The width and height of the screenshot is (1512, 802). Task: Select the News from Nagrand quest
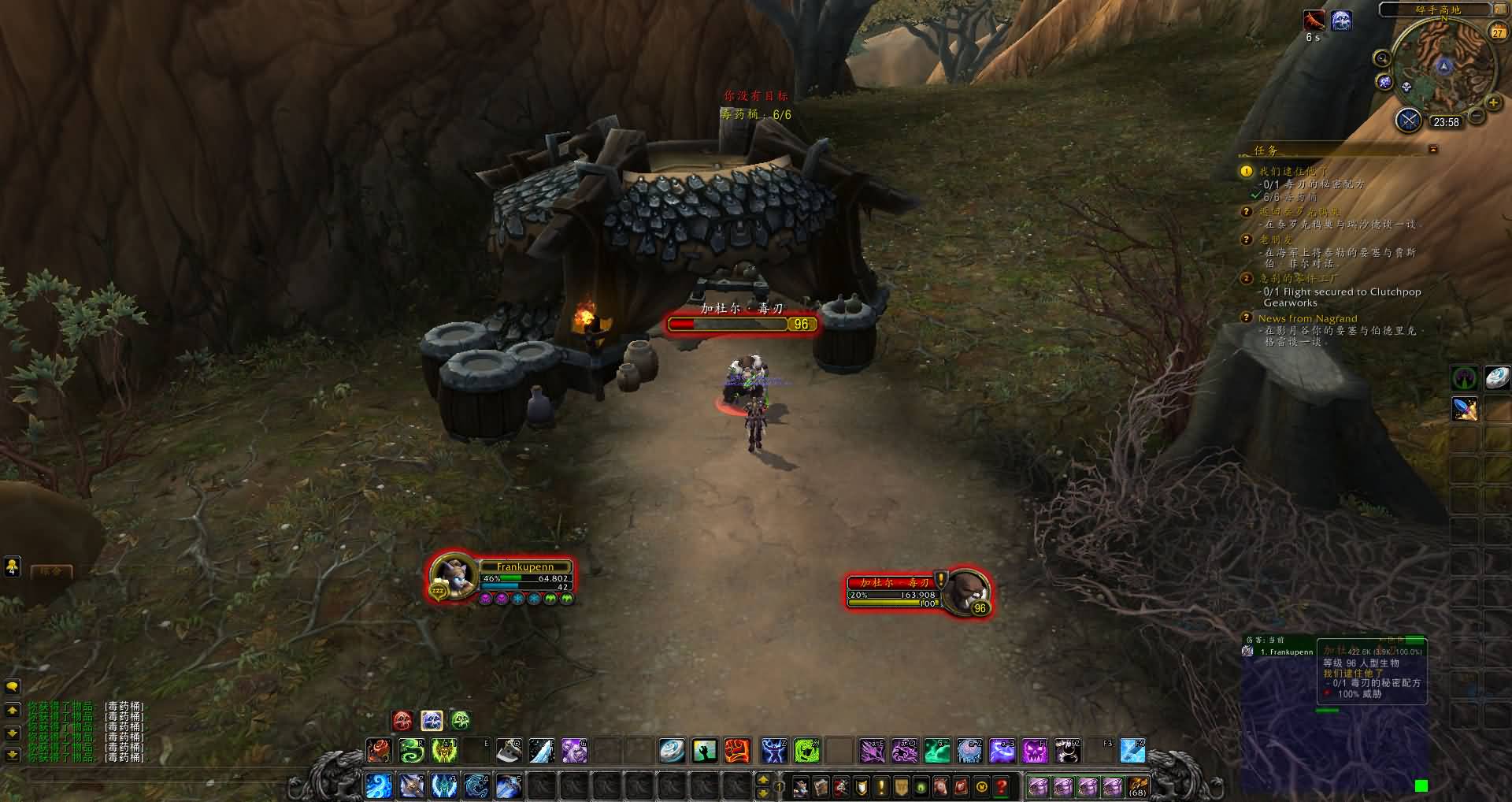point(1307,318)
